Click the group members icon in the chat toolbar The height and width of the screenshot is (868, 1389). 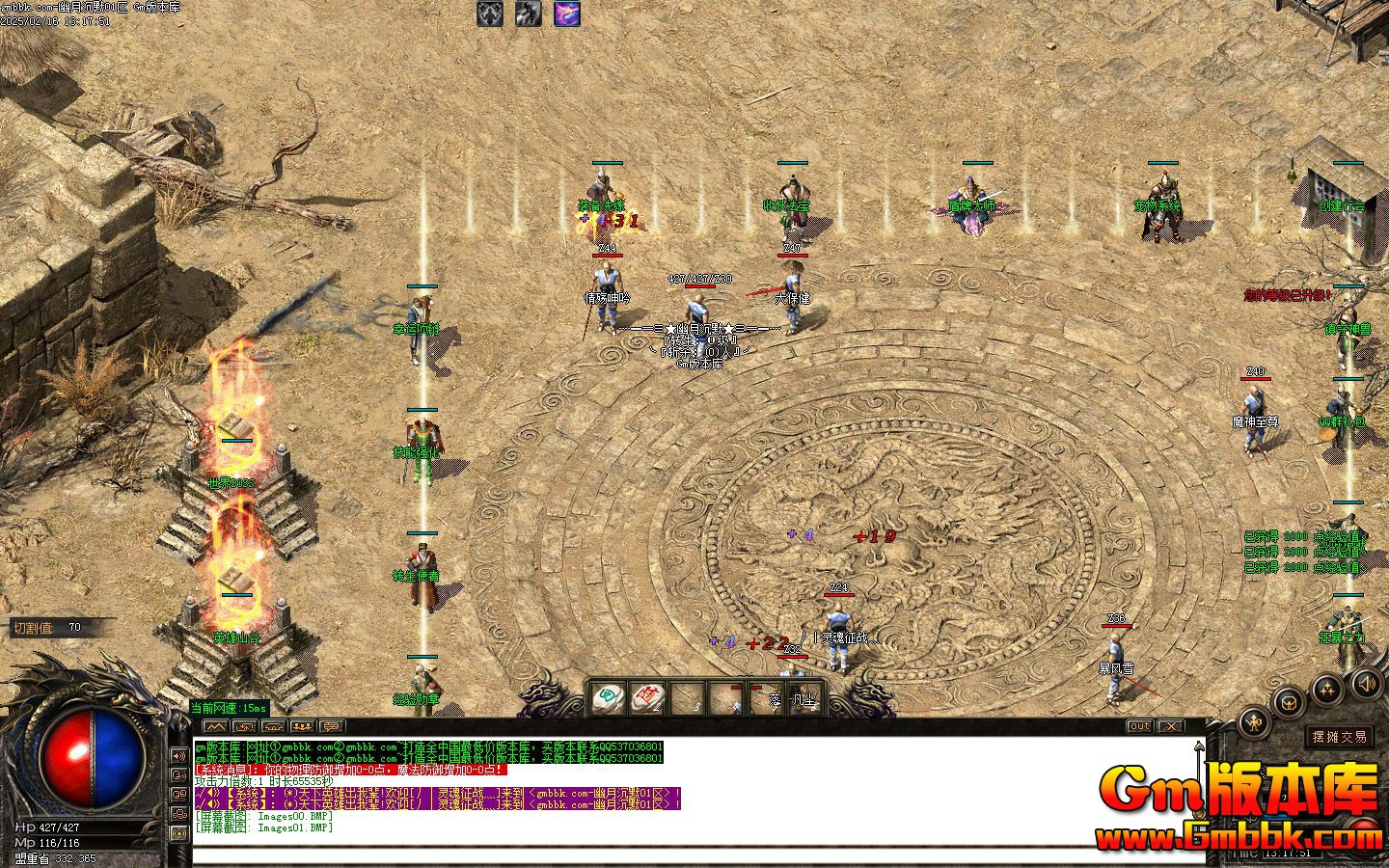[x=303, y=726]
